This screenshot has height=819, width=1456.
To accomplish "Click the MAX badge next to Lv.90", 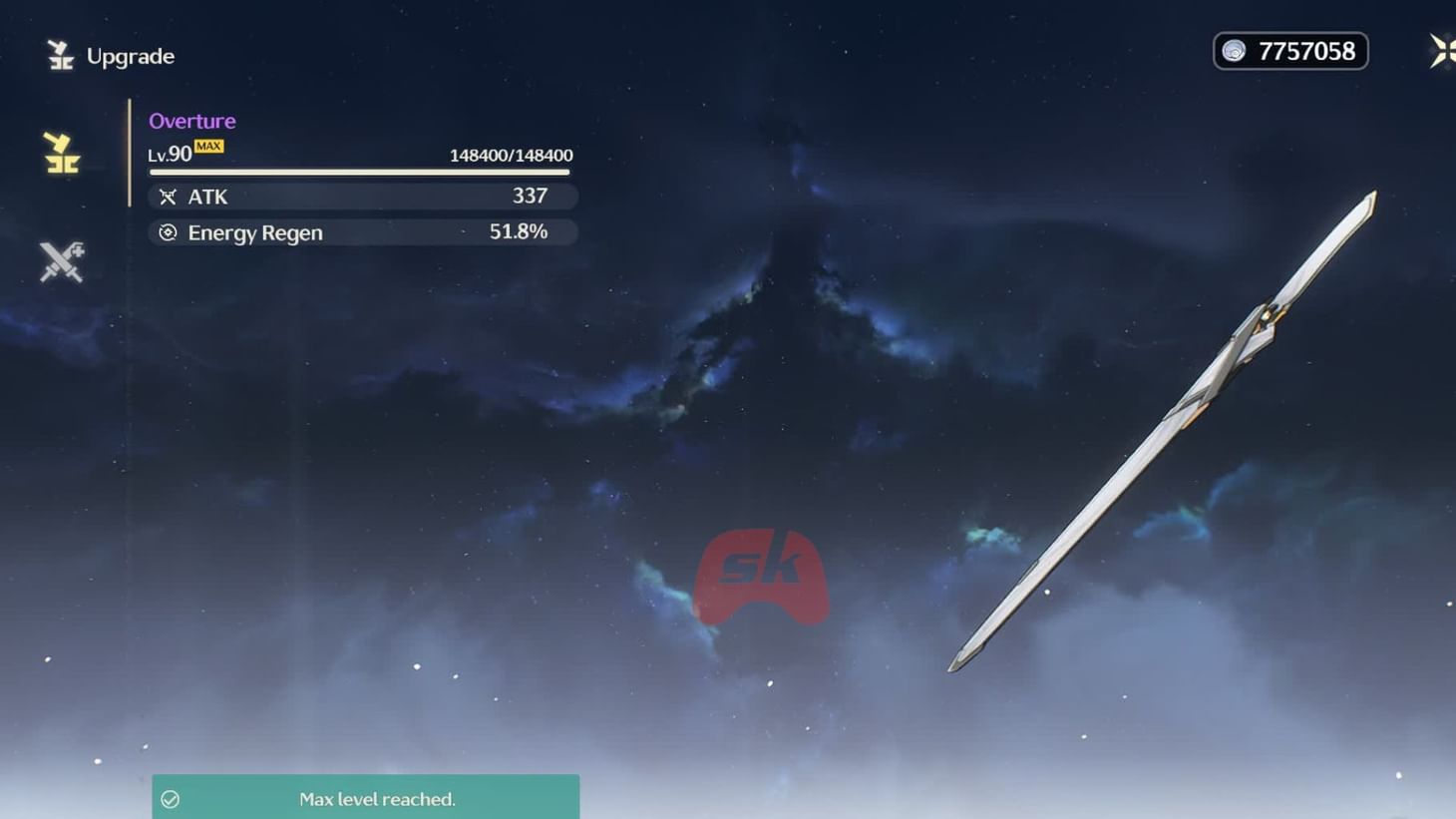I will (x=208, y=145).
